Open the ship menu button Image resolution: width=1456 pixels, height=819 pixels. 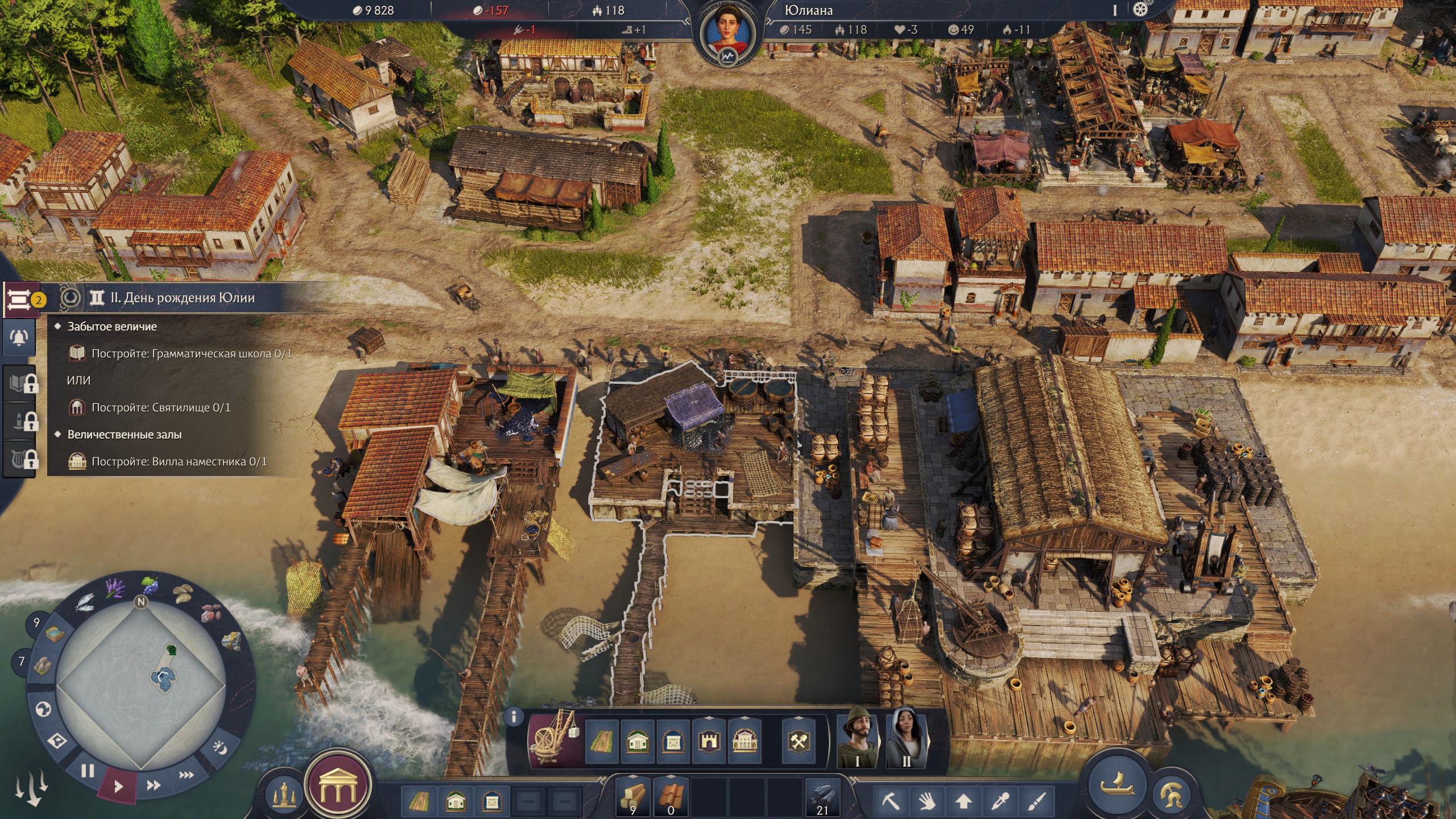pos(1118,785)
